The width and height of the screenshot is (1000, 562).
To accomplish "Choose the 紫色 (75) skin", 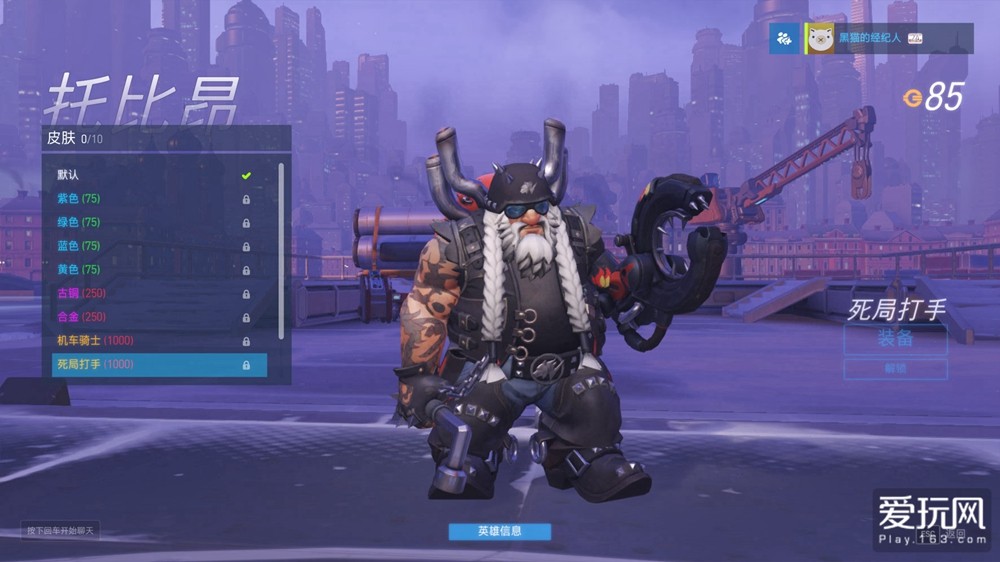I will click(x=150, y=198).
